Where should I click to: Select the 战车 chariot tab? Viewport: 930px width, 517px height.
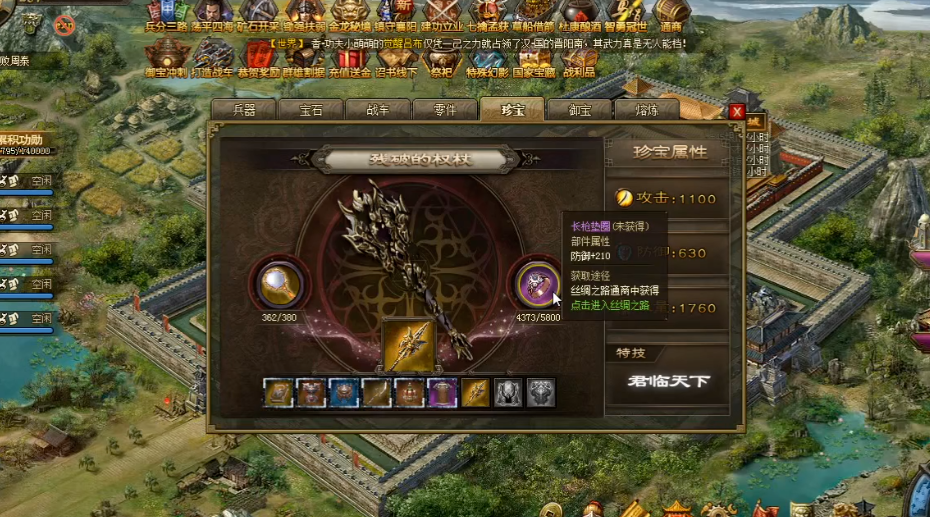pos(378,110)
